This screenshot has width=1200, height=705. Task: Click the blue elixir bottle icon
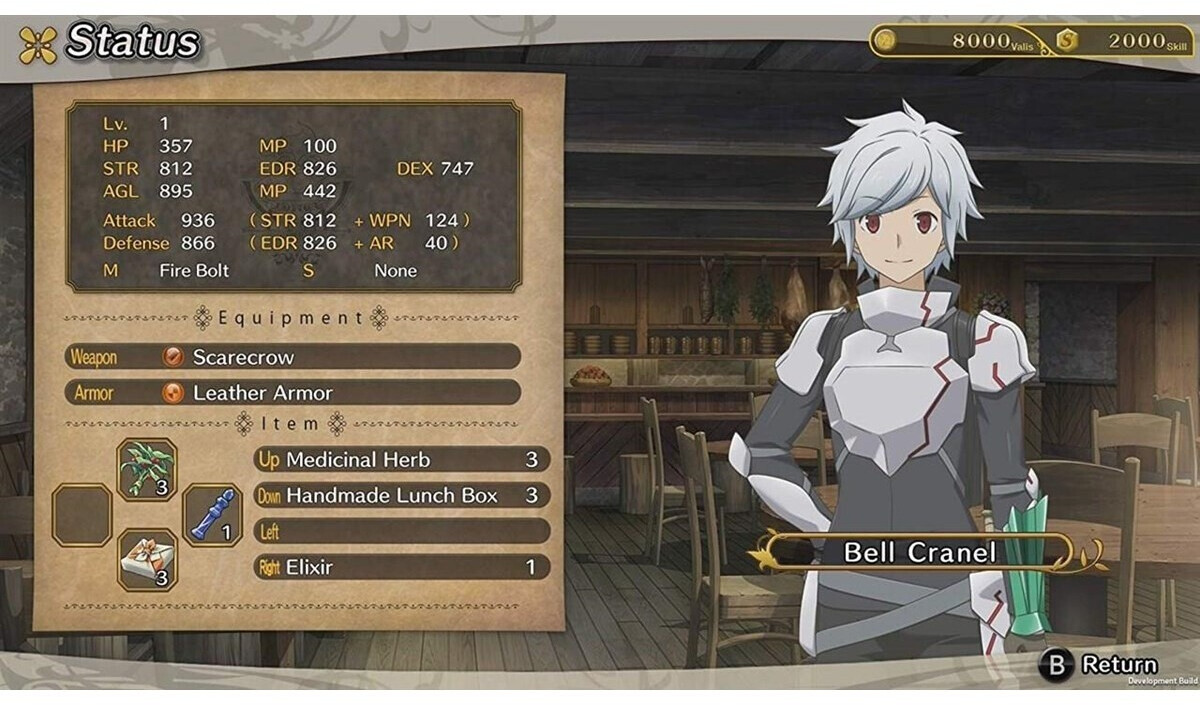click(212, 515)
